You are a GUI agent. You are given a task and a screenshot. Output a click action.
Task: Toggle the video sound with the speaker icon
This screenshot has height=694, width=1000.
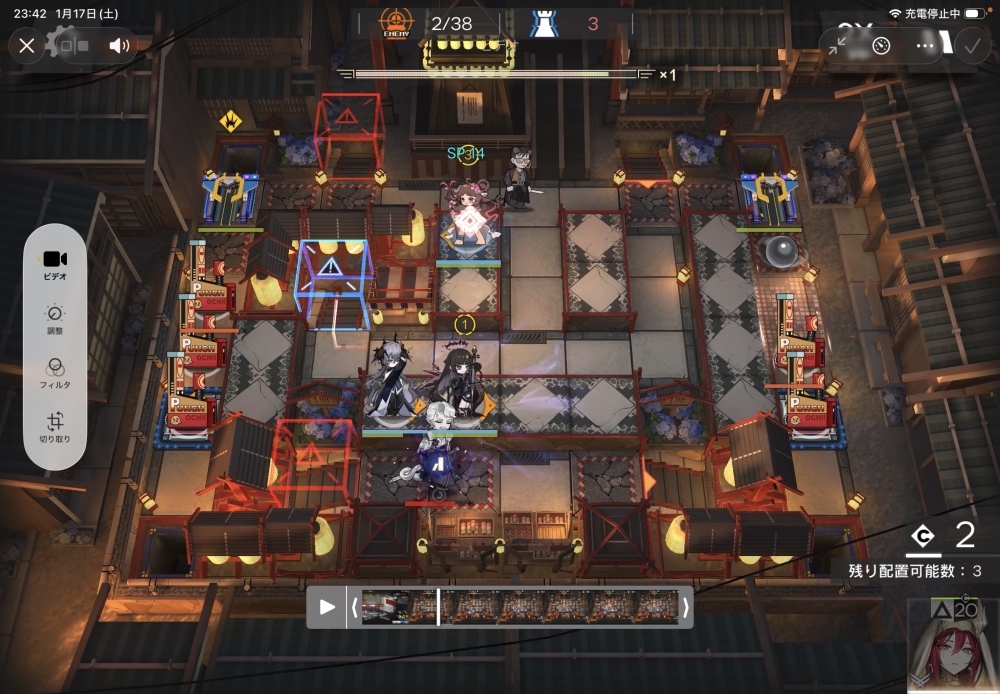[x=120, y=45]
